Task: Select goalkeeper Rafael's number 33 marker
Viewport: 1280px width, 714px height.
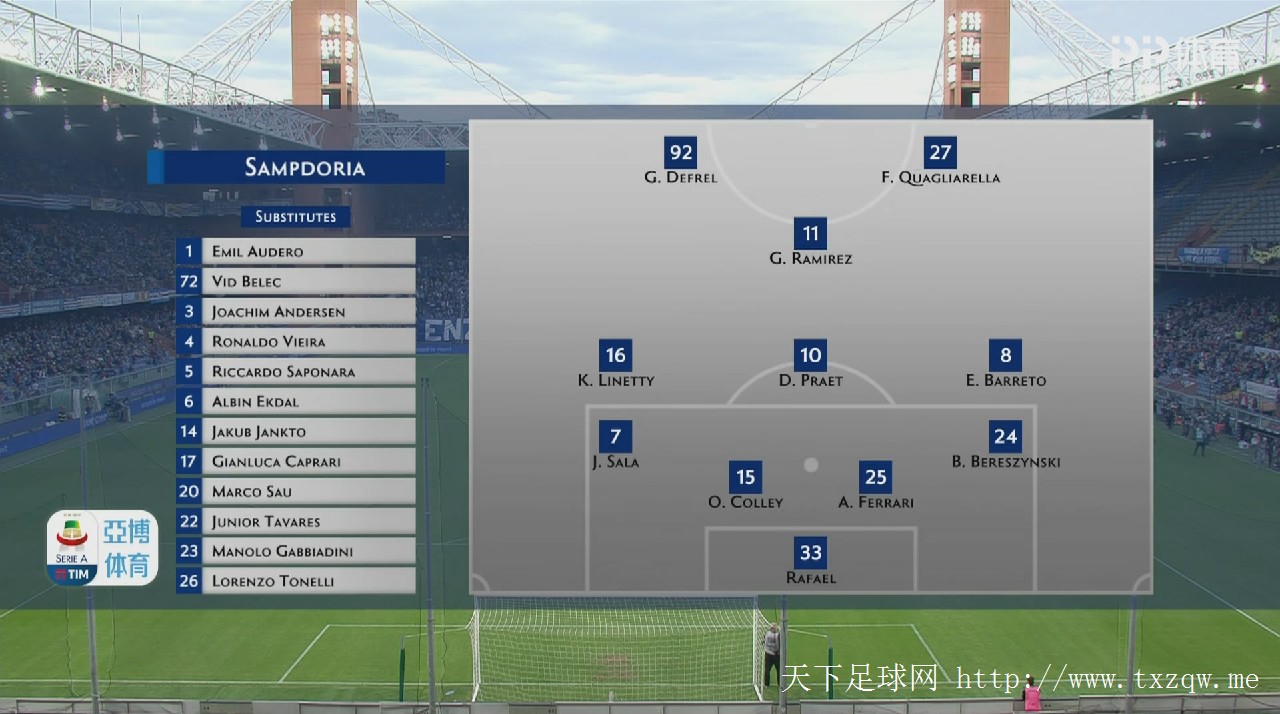Action: coord(811,553)
